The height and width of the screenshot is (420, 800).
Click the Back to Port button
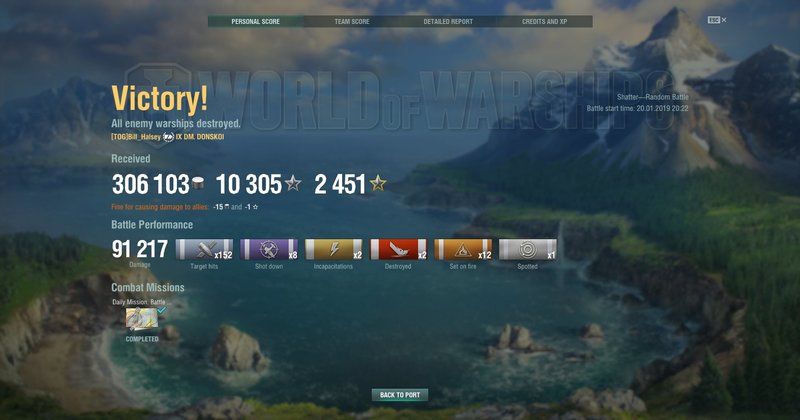[400, 395]
